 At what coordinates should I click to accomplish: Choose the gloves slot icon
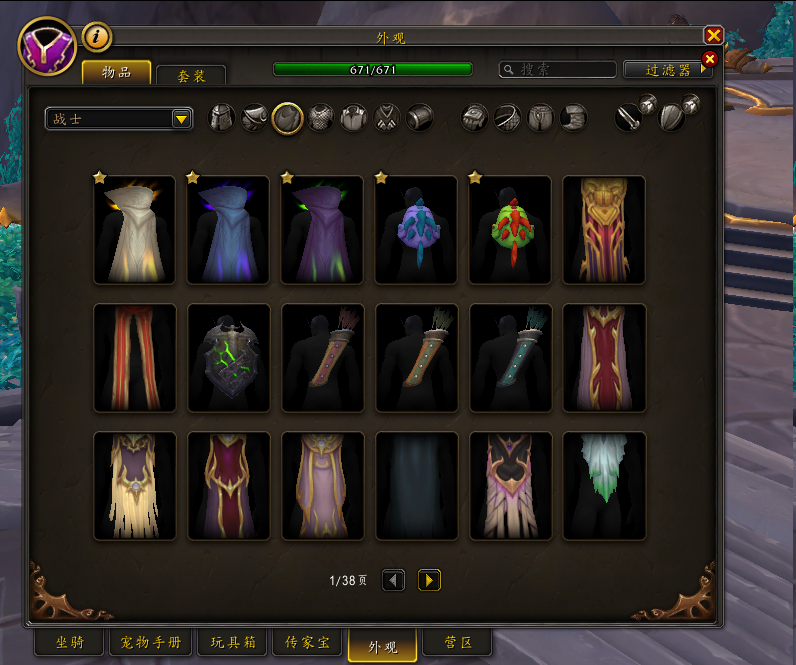474,118
